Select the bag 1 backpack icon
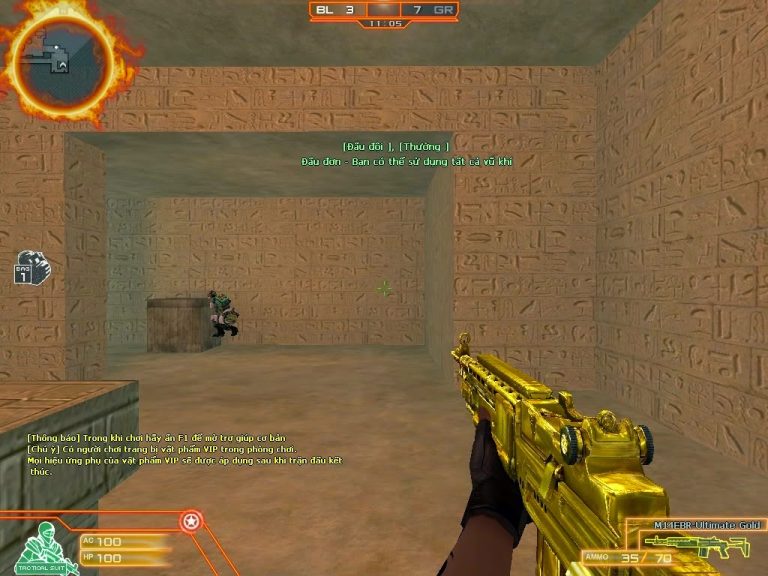 (x=26, y=268)
